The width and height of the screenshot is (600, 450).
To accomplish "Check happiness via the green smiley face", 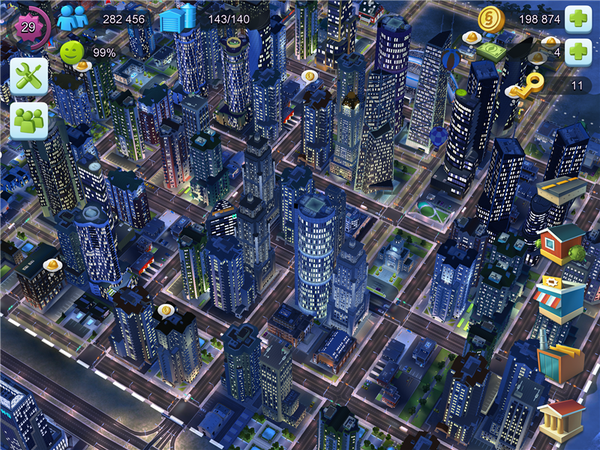I will [72, 52].
